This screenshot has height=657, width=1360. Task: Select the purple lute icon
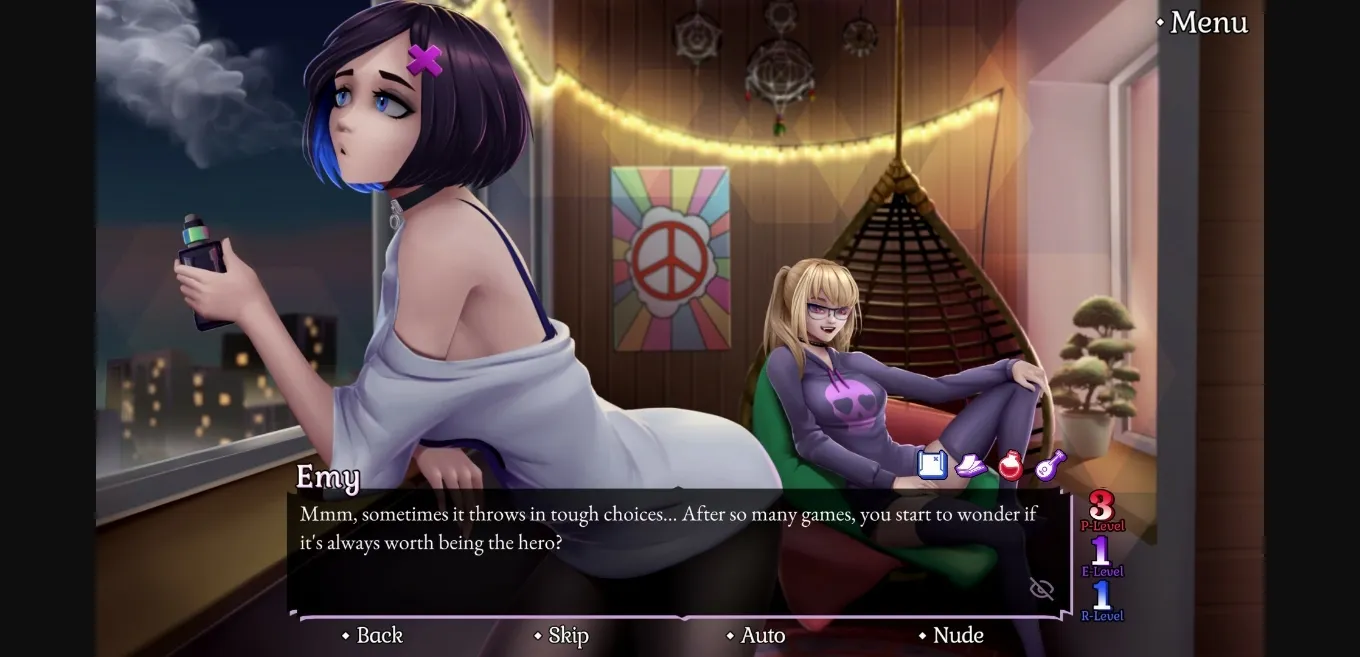pyautogui.click(x=1050, y=465)
